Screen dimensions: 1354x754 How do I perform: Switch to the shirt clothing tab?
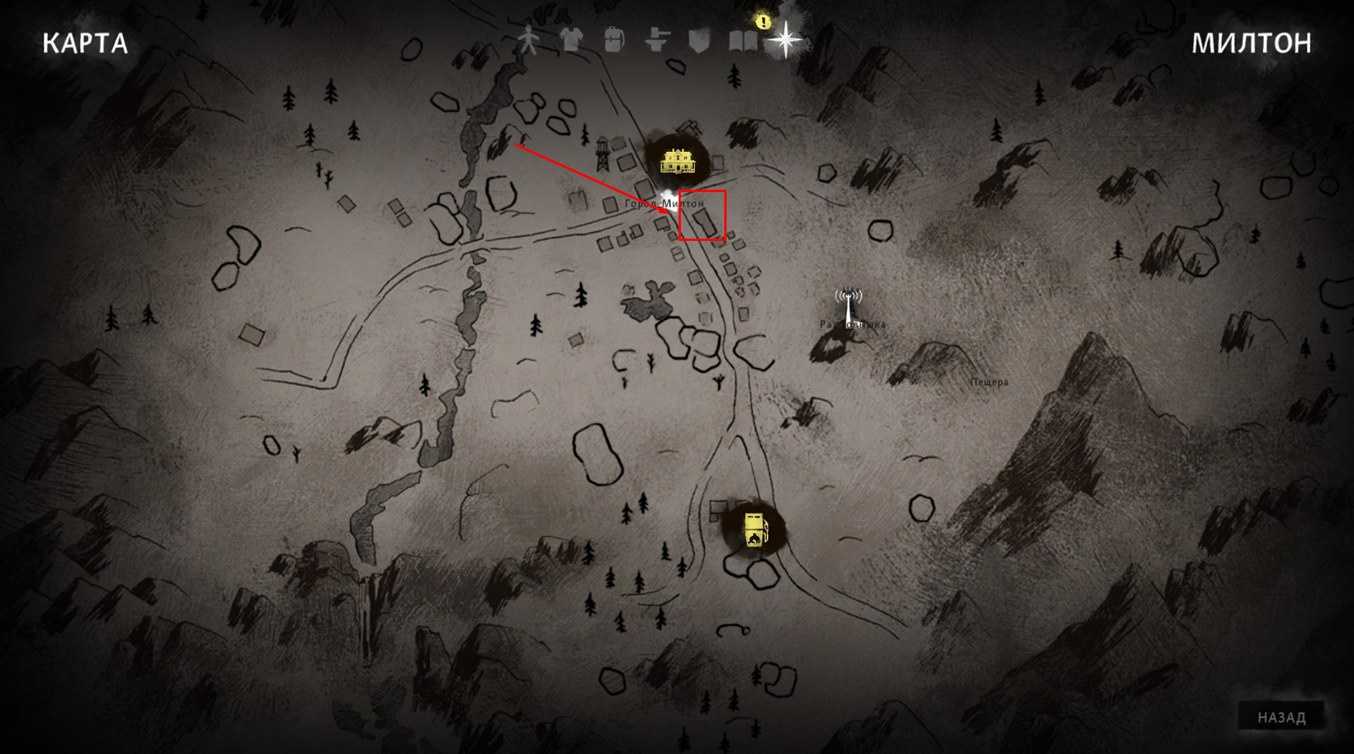(570, 39)
